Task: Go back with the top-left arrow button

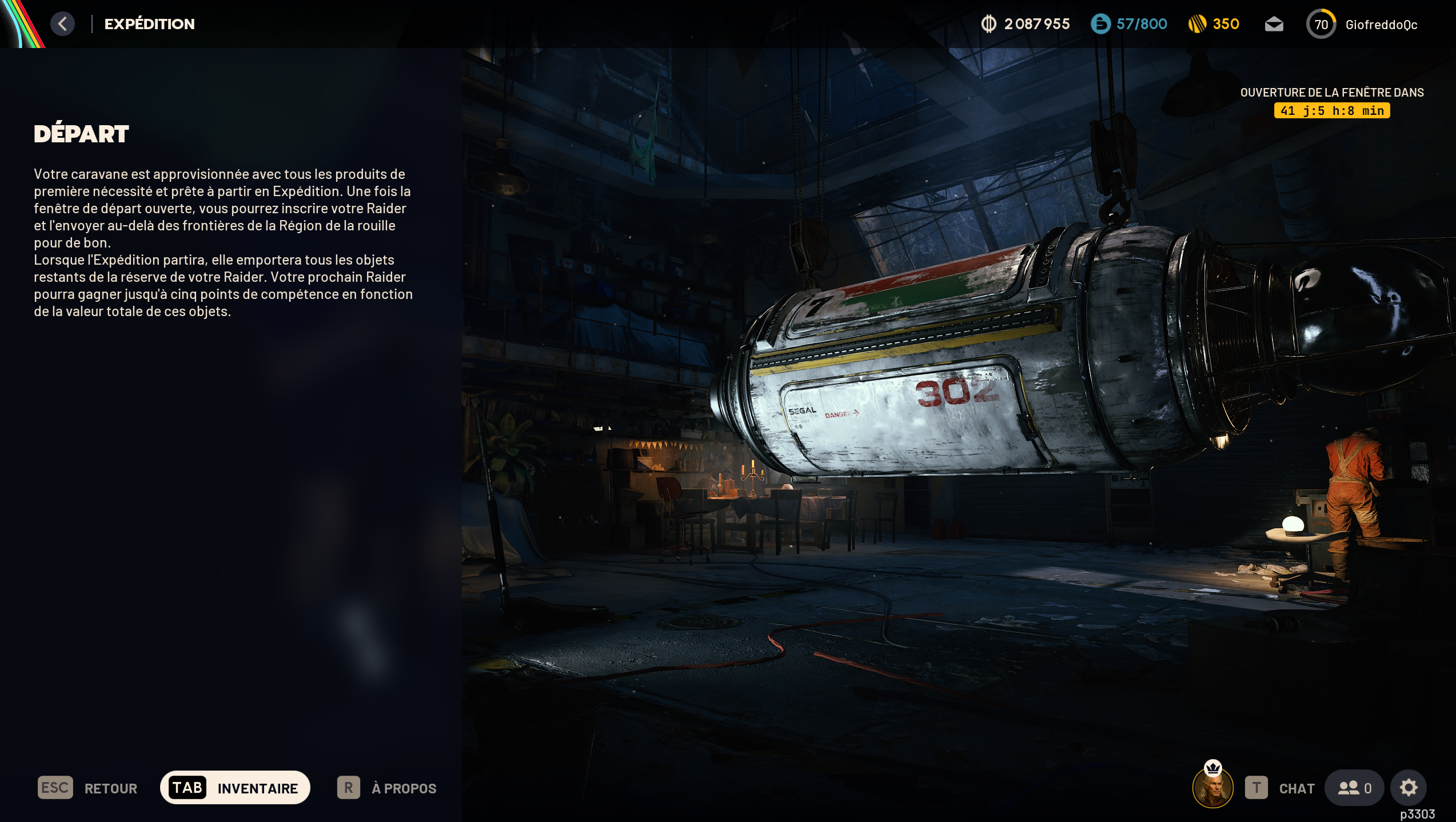Action: pyautogui.click(x=62, y=24)
